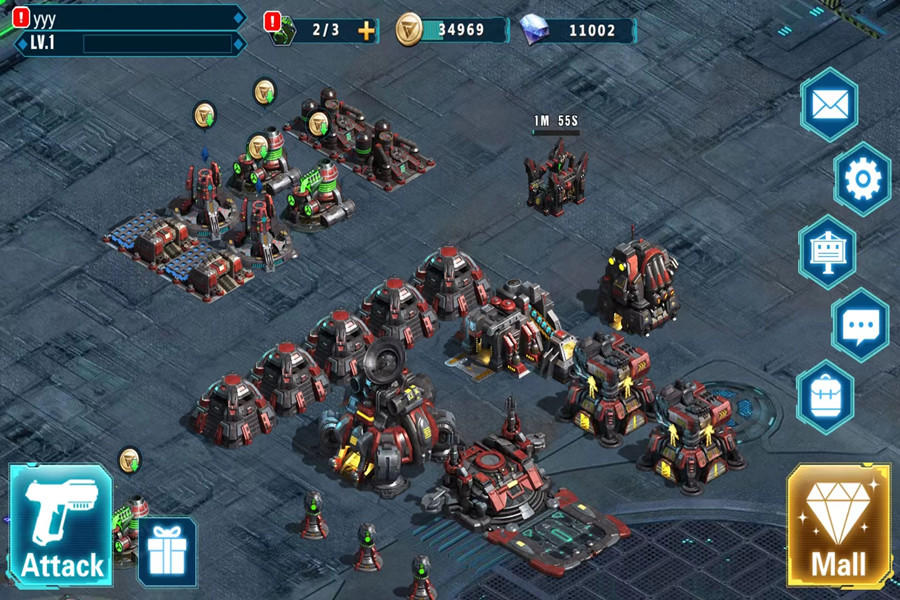Open the backpack inventory

tap(826, 397)
